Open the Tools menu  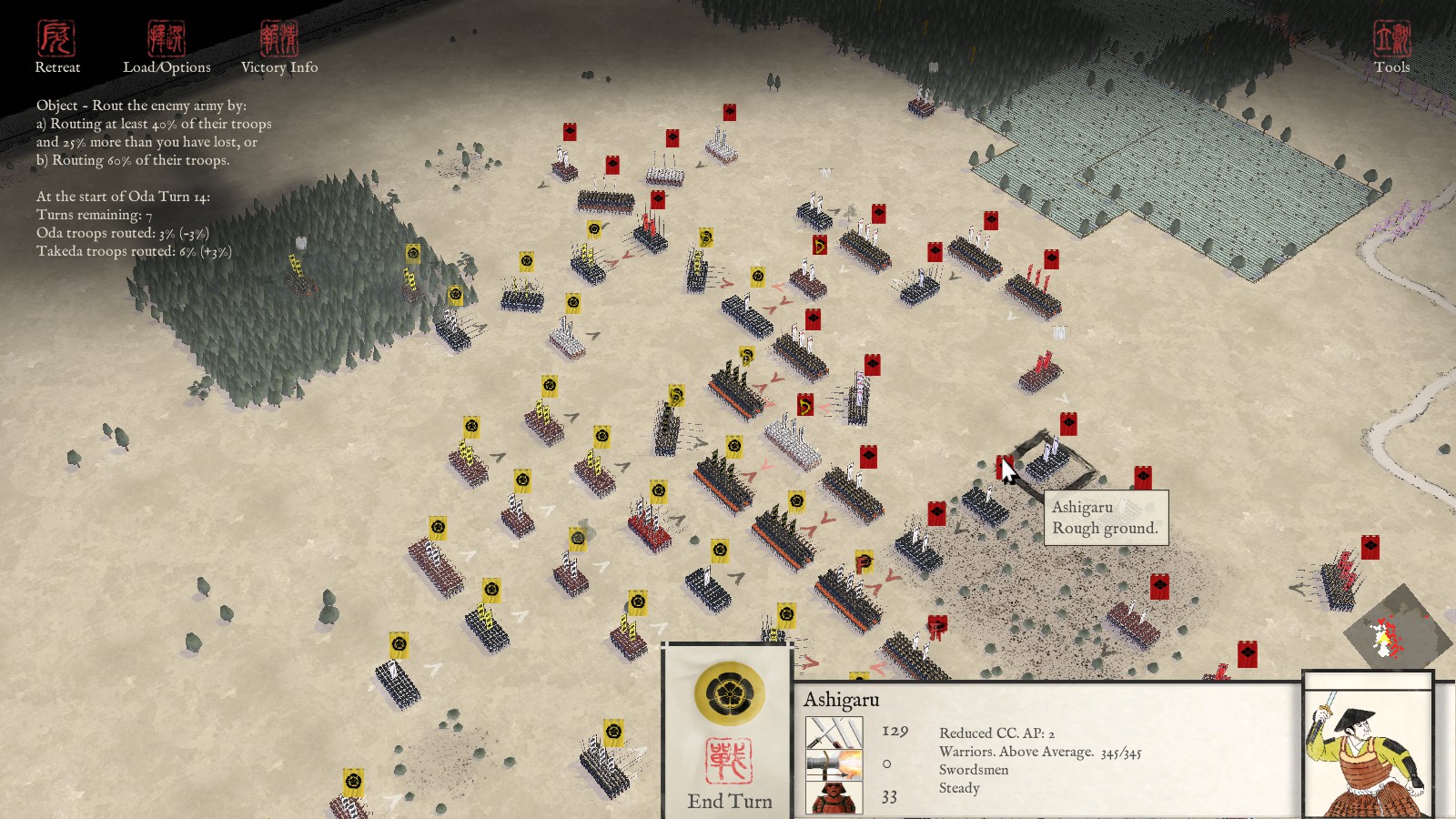pos(1391,47)
